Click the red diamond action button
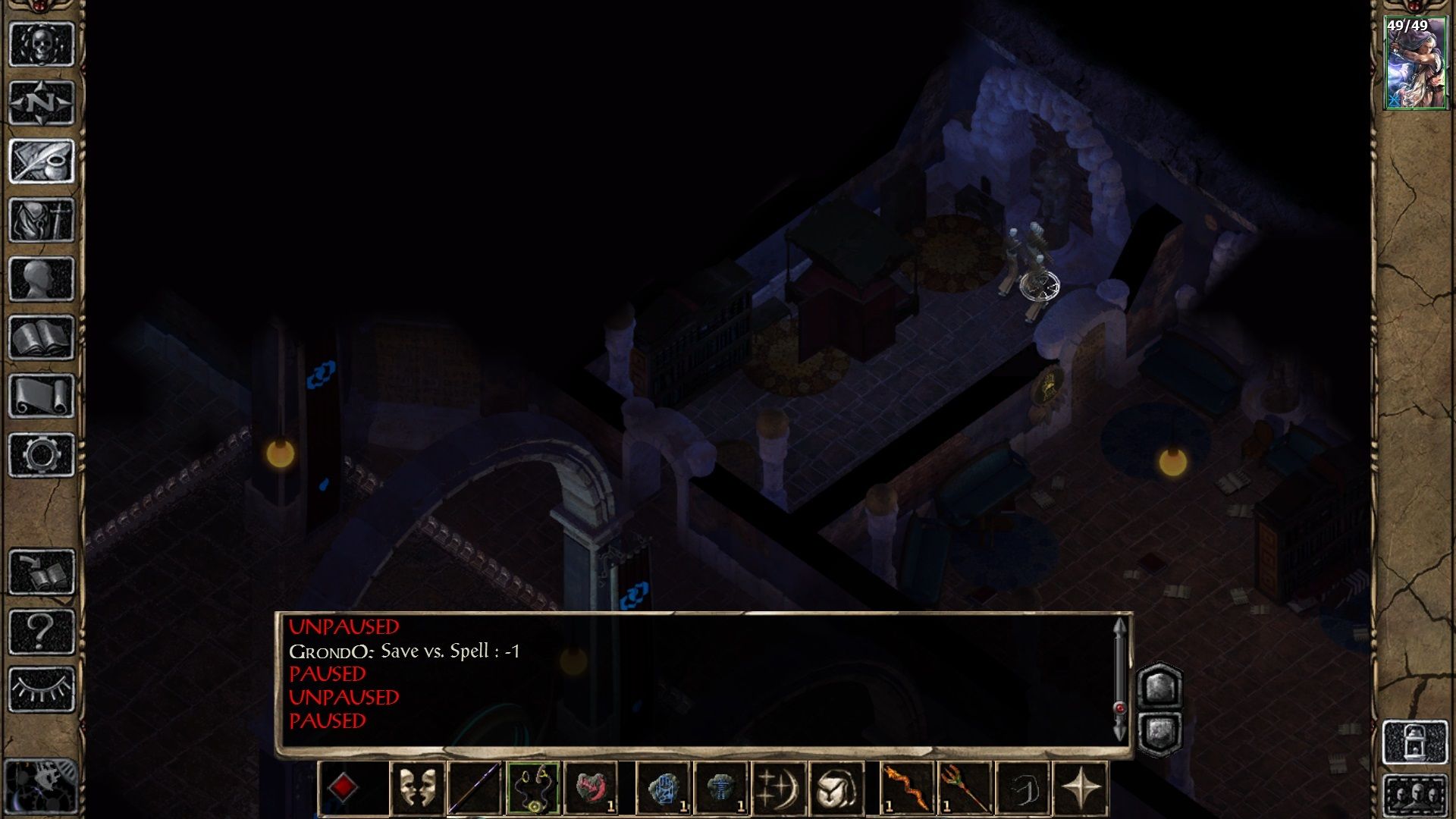Viewport: 1456px width, 819px height. tap(344, 788)
